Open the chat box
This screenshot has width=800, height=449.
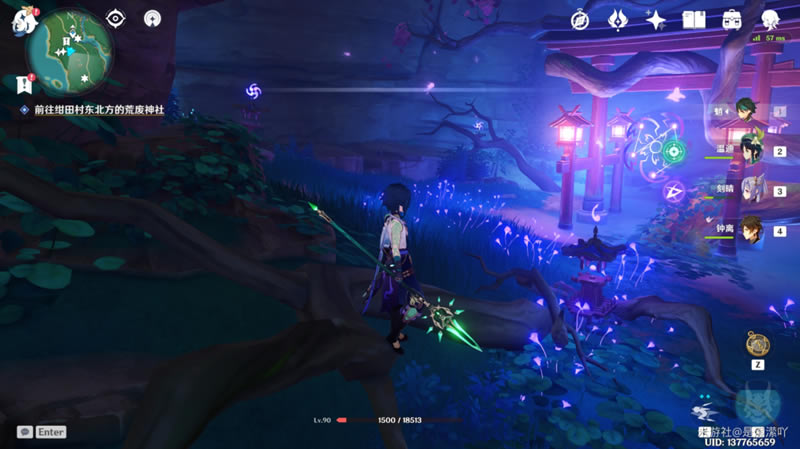pos(25,432)
